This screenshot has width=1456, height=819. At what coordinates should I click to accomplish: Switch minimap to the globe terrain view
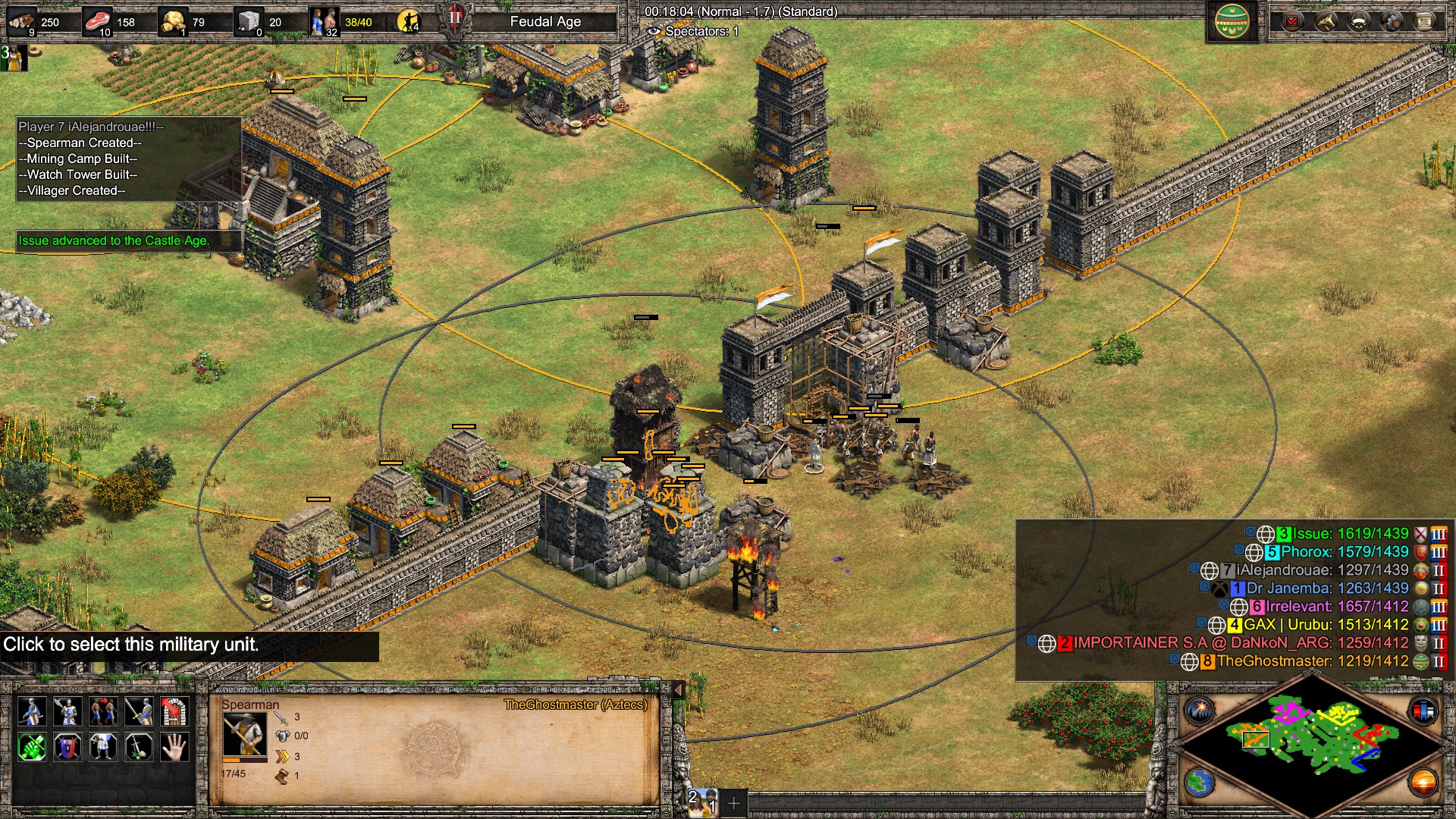coord(1200,783)
